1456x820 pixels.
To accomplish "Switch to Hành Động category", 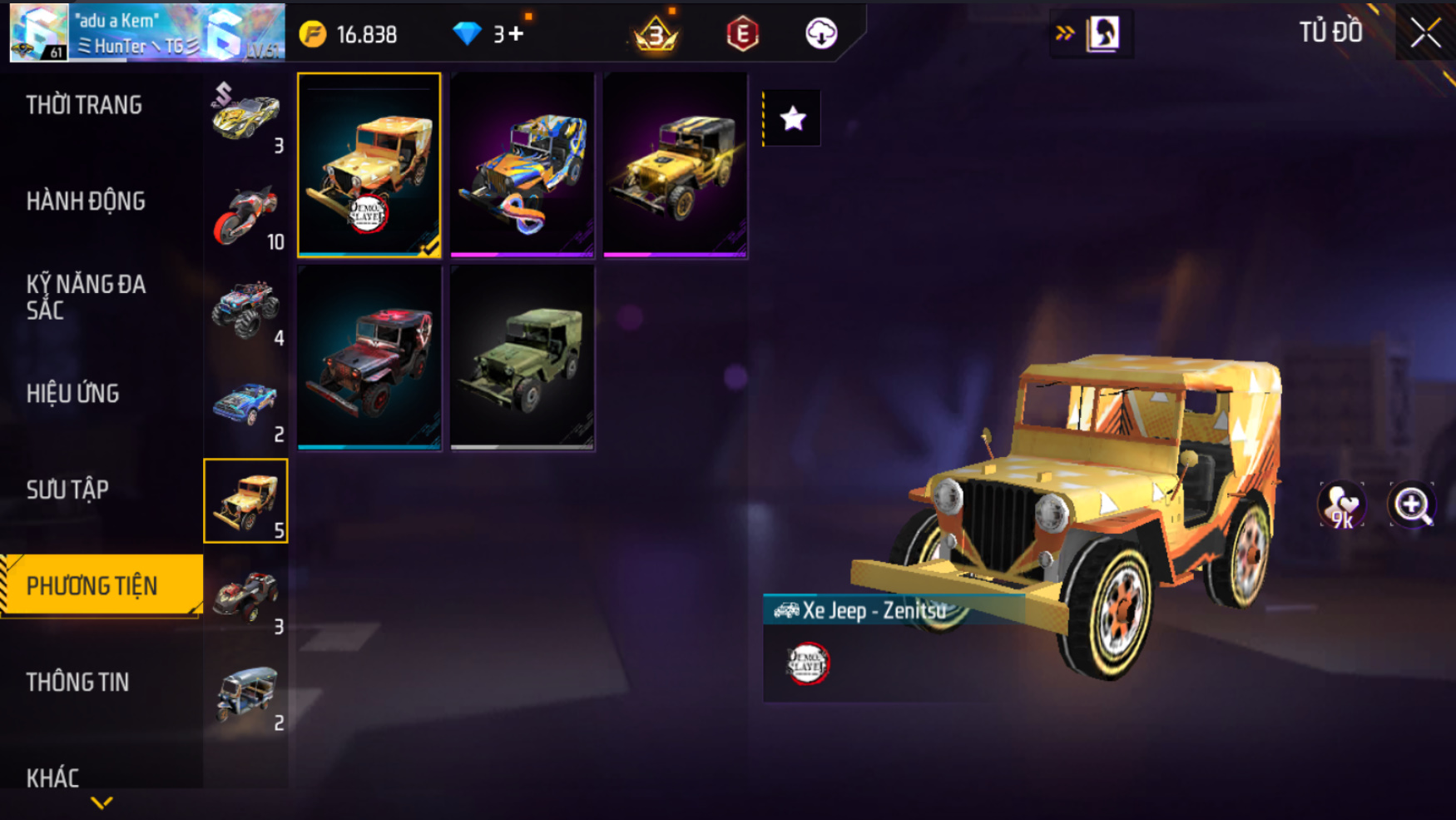I will pos(86,201).
